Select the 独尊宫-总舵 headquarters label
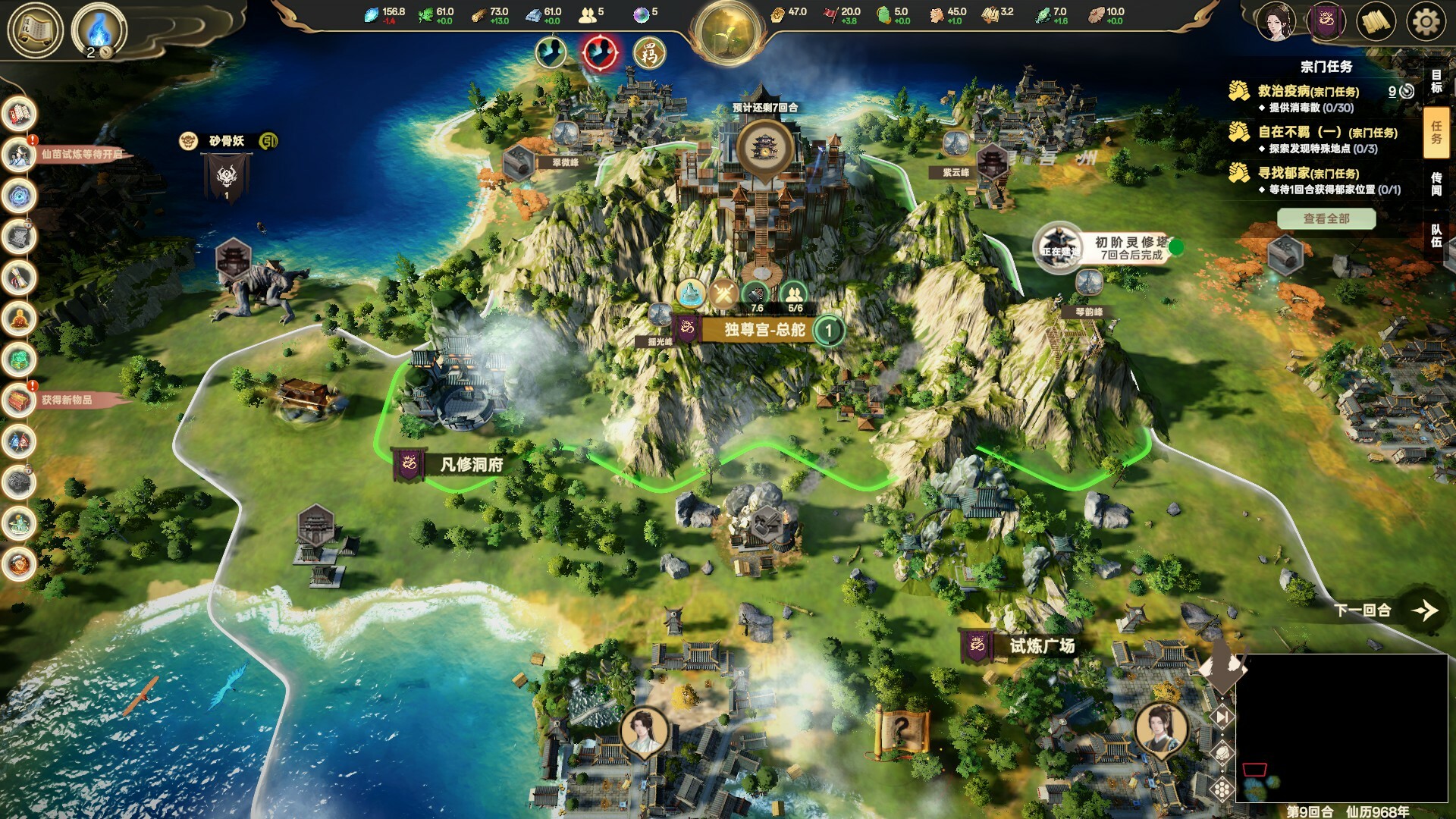This screenshot has width=1456, height=819. coord(764,330)
